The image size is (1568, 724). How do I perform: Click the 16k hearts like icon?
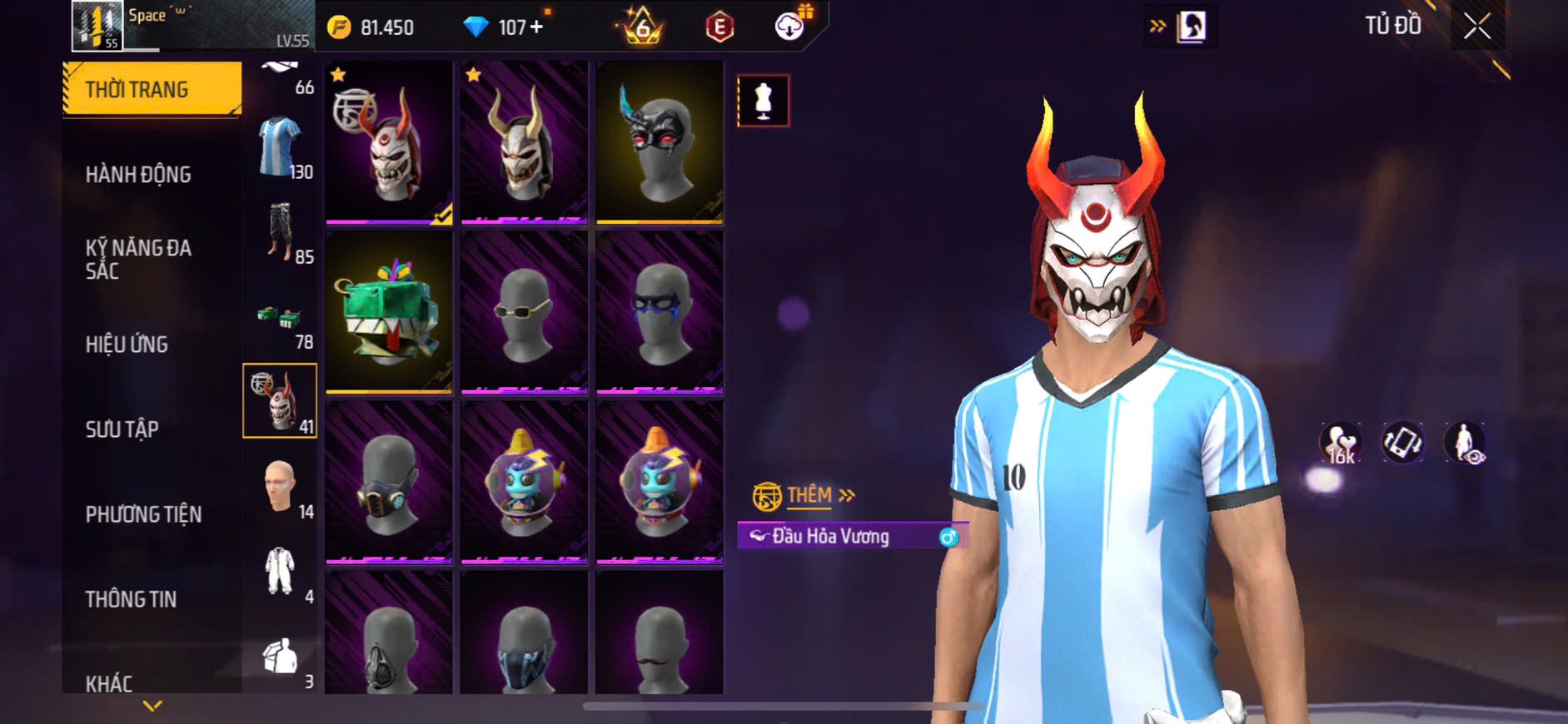(1340, 443)
